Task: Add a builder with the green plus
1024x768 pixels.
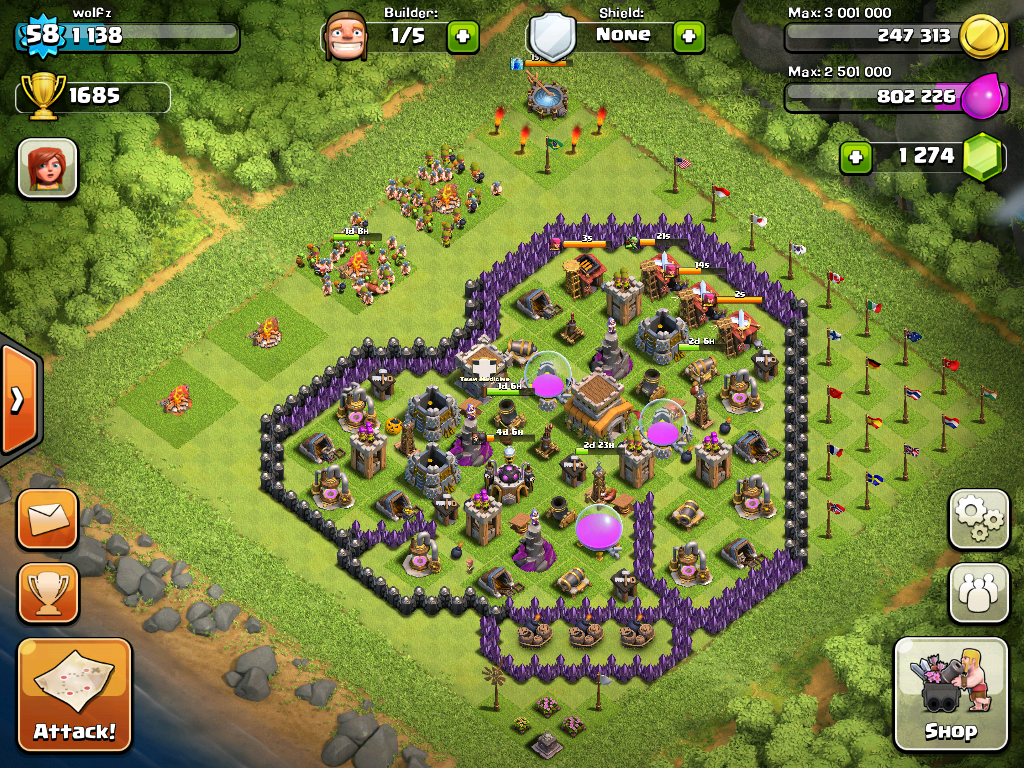Action: (x=462, y=37)
